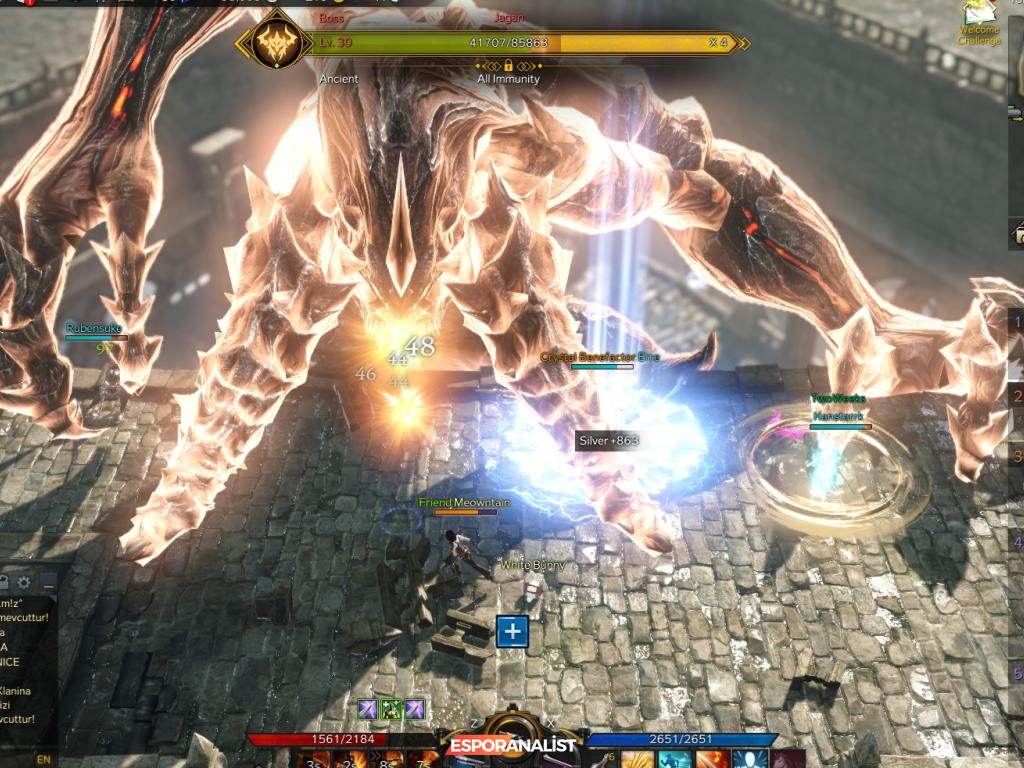Switch the EN chat language indicator
This screenshot has height=768, width=1024.
click(x=43, y=759)
